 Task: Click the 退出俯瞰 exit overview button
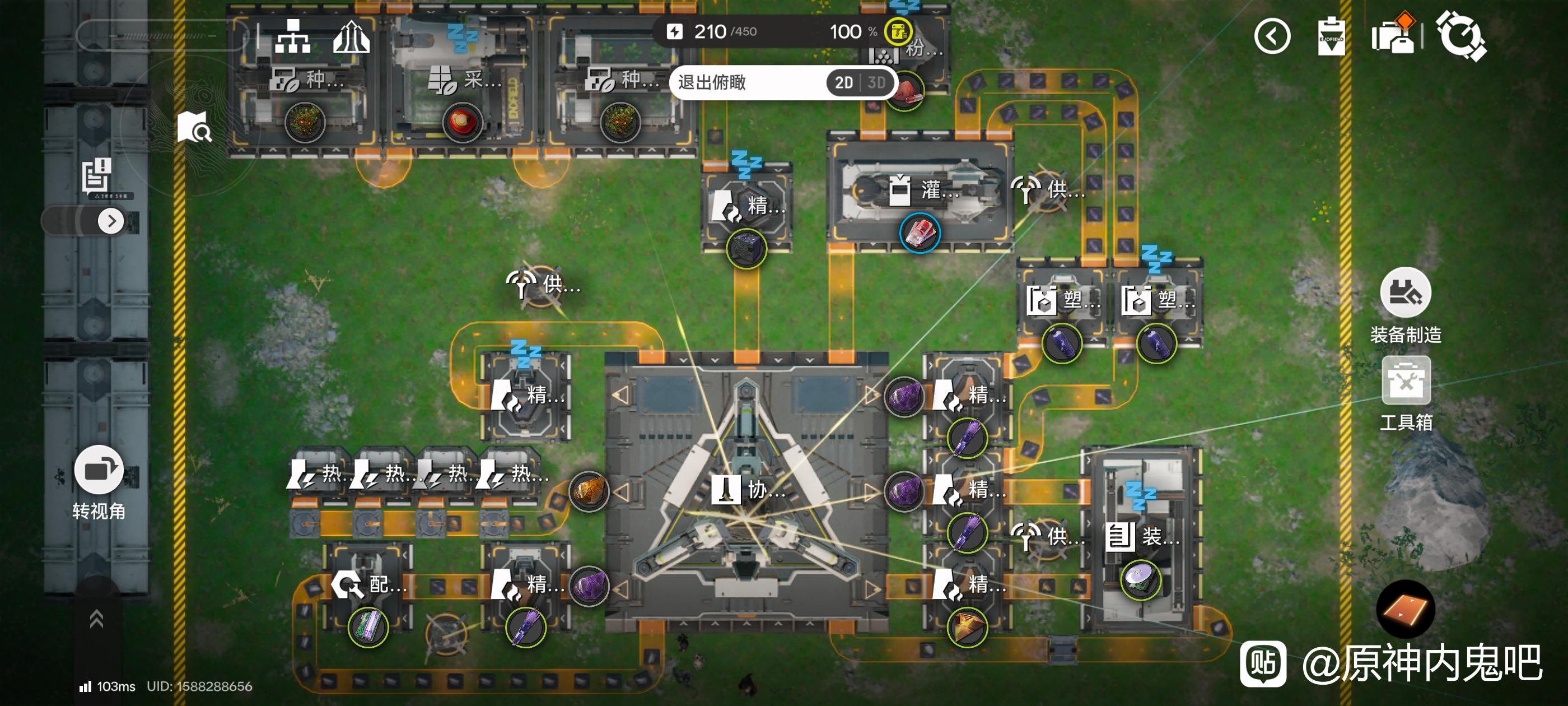[x=712, y=82]
